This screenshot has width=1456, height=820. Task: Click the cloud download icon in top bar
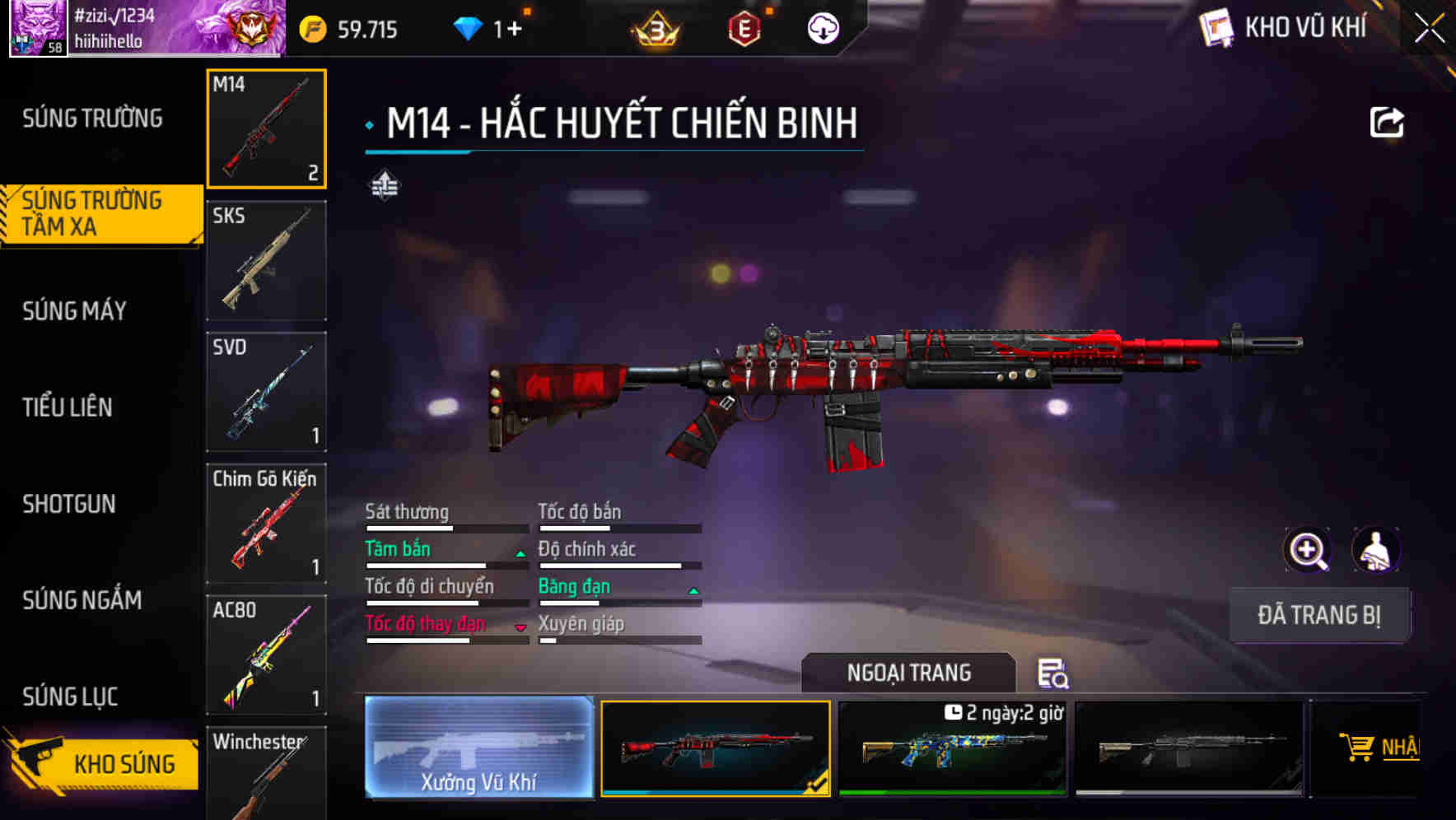(823, 30)
